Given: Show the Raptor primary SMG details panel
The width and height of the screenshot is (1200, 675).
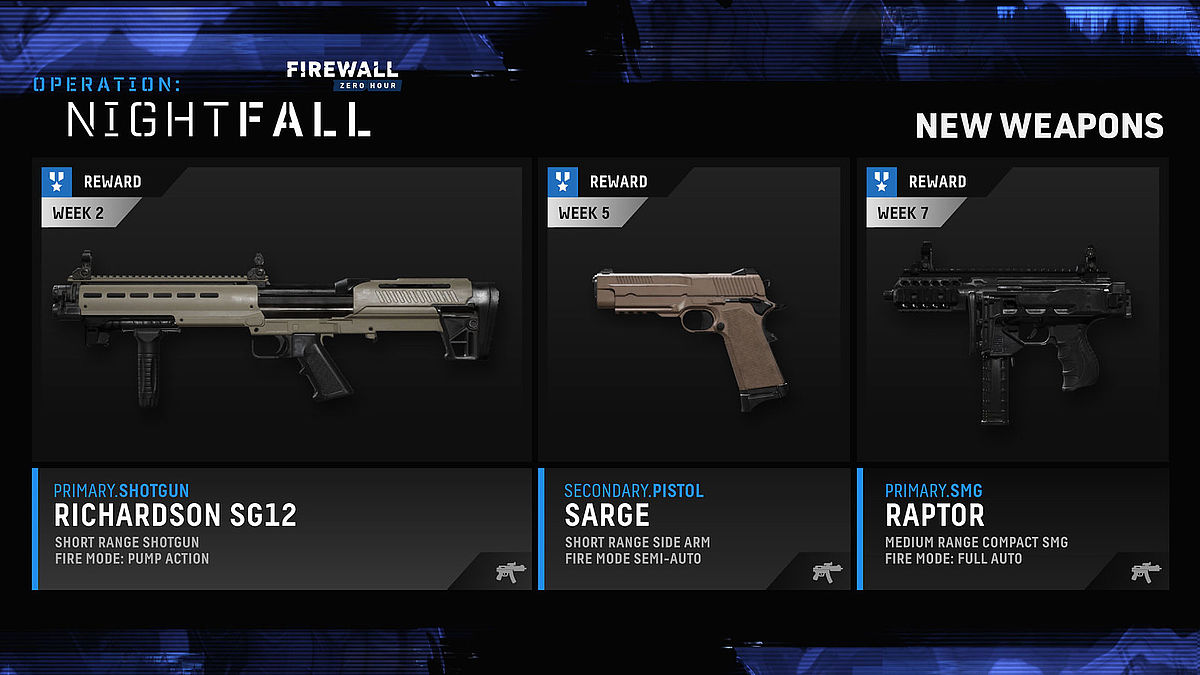Looking at the screenshot, I should click(x=1012, y=528).
